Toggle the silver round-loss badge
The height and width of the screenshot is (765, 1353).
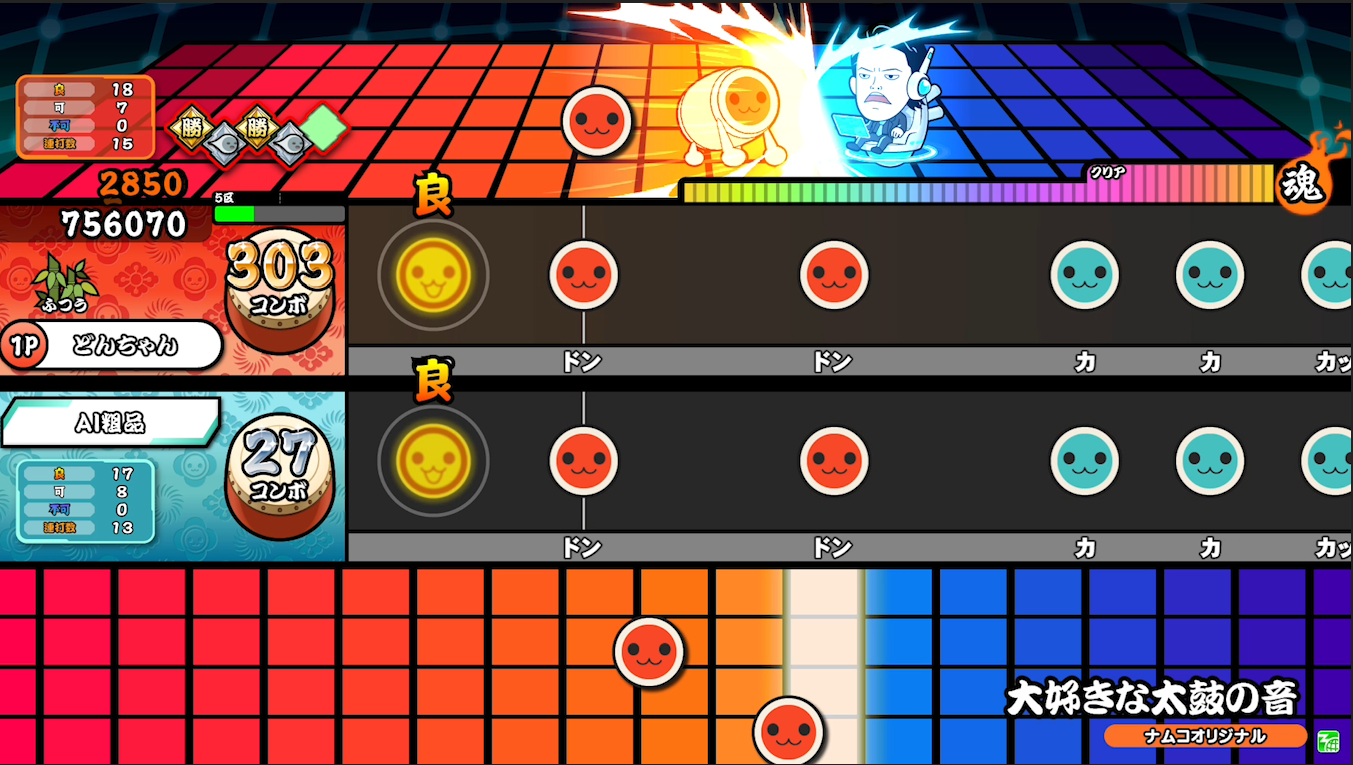[x=225, y=138]
